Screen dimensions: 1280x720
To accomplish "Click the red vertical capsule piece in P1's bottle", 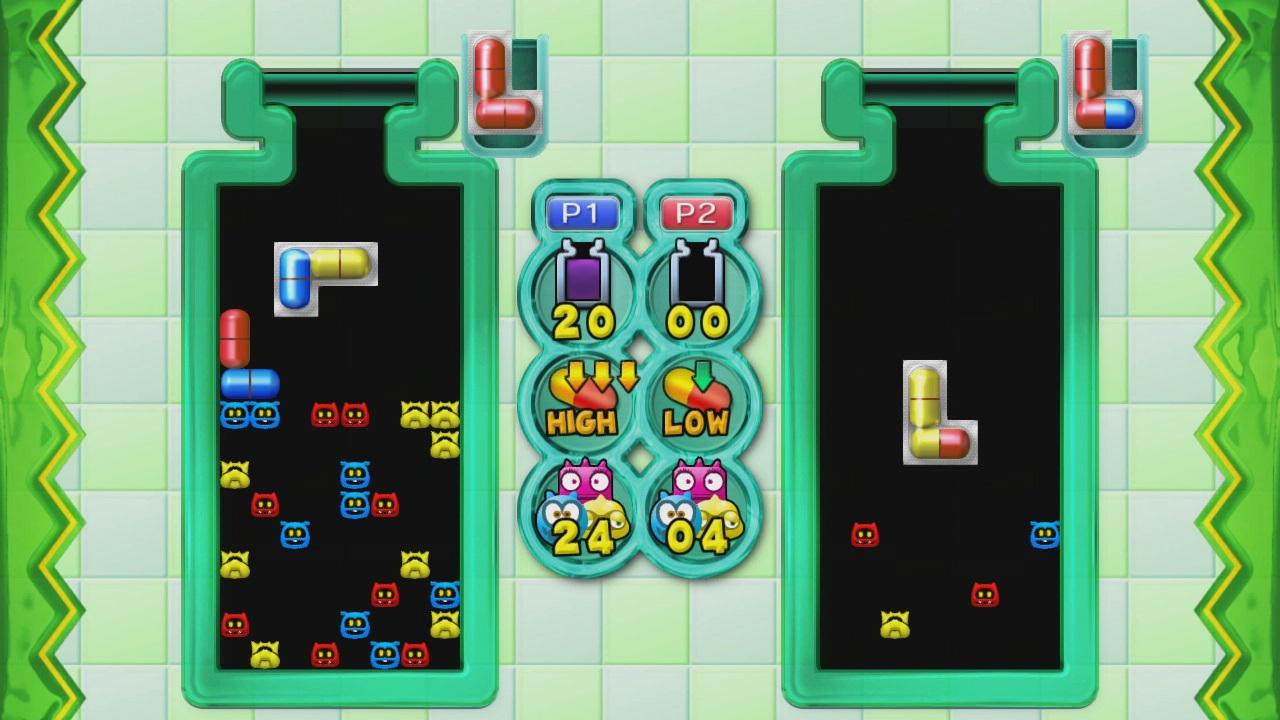I will 236,340.
